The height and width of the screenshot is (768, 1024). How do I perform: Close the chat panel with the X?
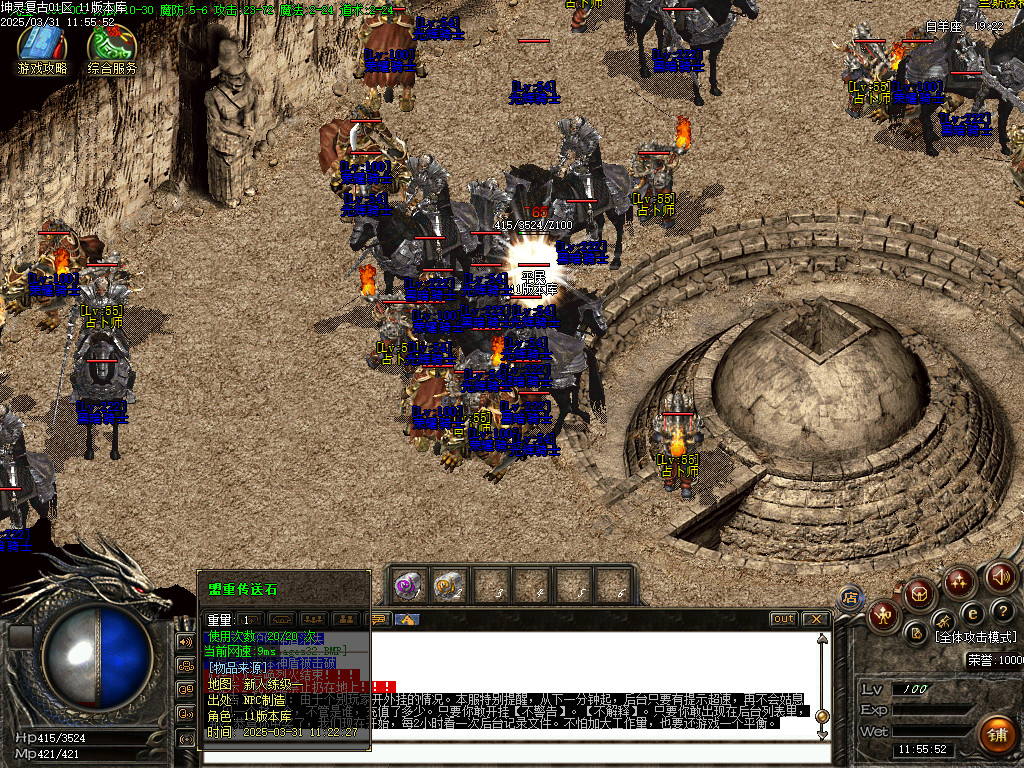point(815,619)
